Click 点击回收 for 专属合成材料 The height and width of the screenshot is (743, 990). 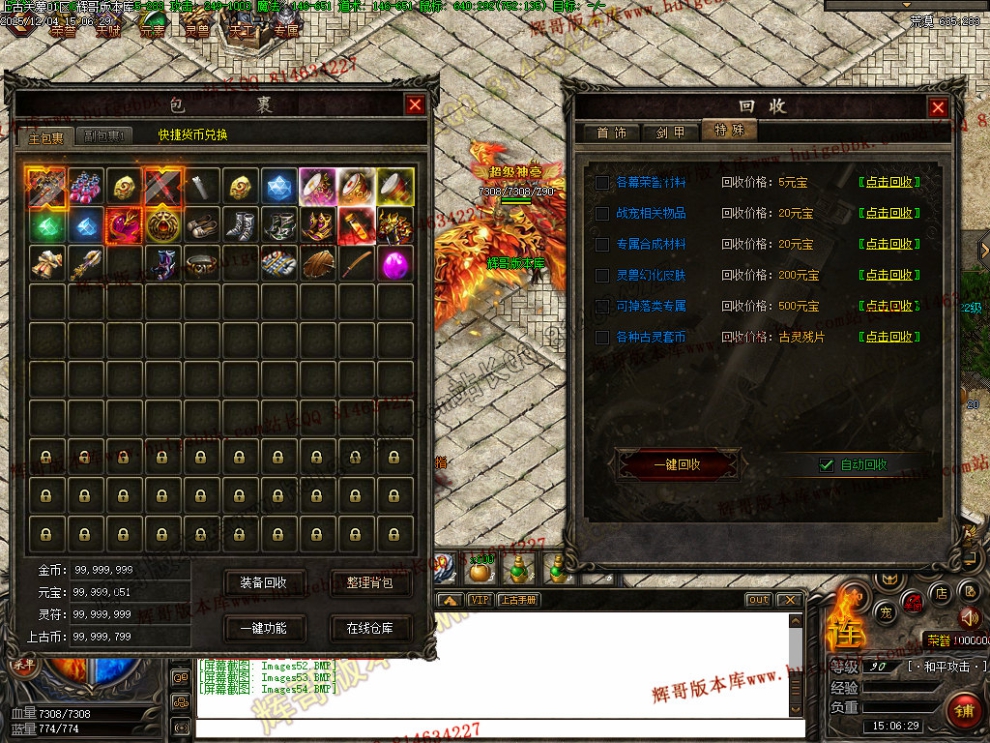(889, 244)
